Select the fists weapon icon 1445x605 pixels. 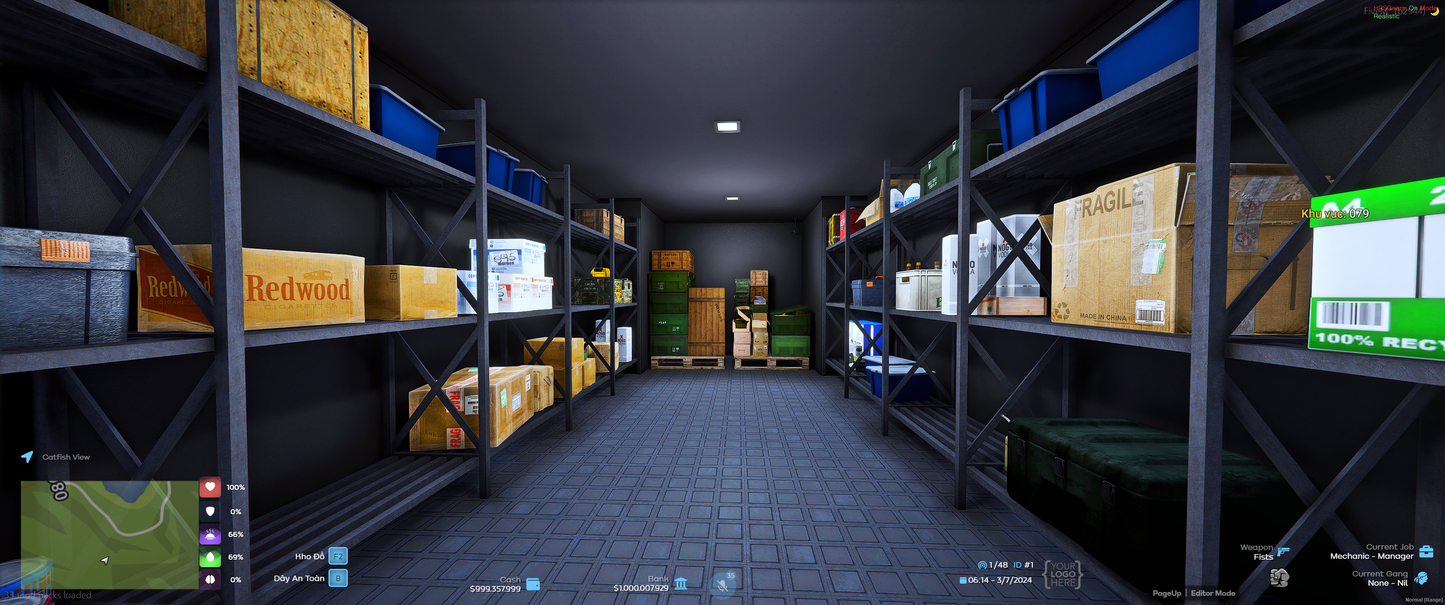pos(1279,577)
